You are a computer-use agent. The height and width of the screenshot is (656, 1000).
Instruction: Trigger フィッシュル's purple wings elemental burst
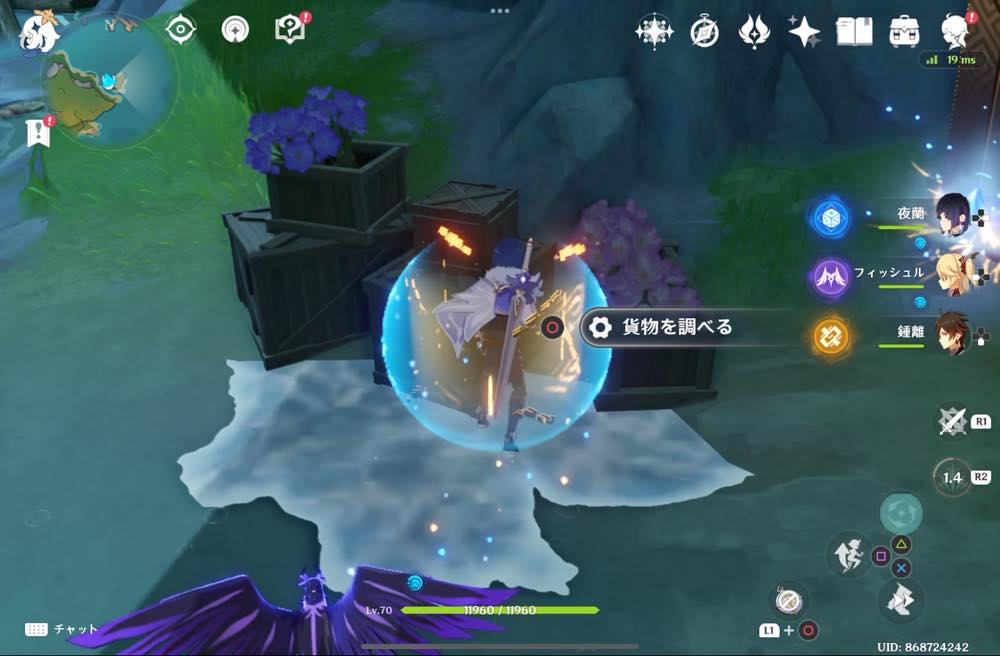point(830,276)
